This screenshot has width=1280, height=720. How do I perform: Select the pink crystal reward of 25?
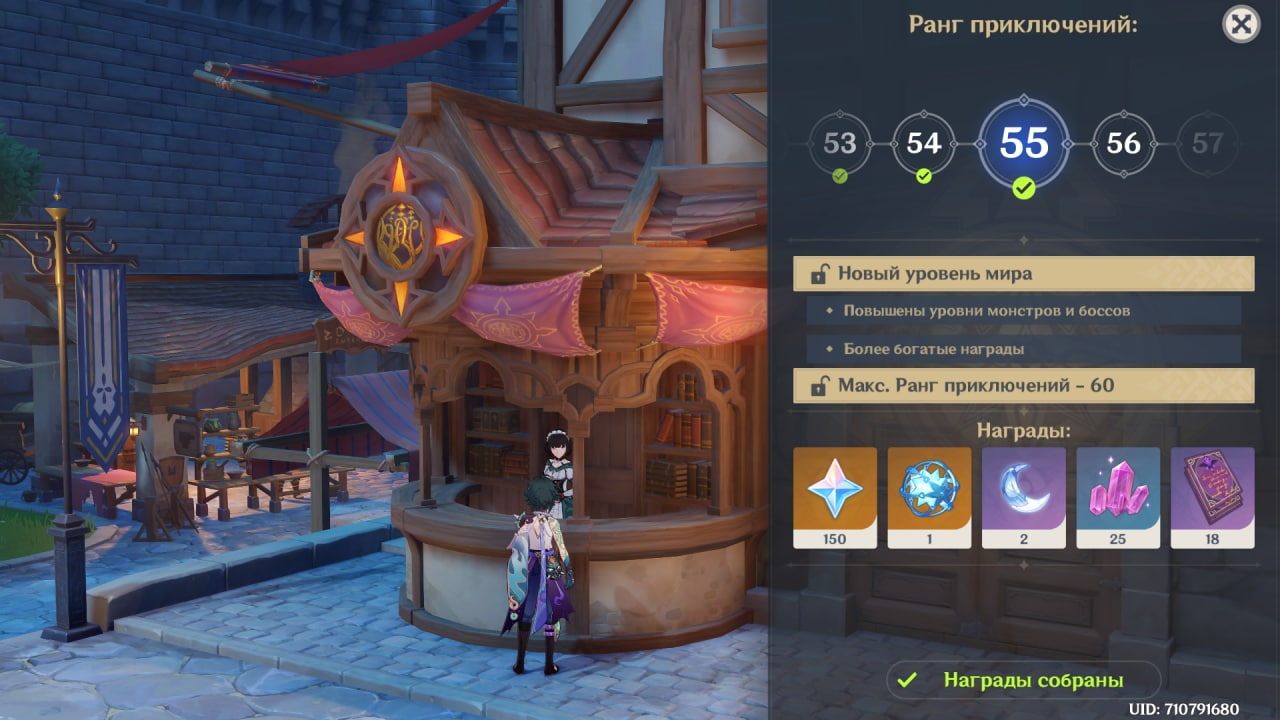pyautogui.click(x=1118, y=497)
